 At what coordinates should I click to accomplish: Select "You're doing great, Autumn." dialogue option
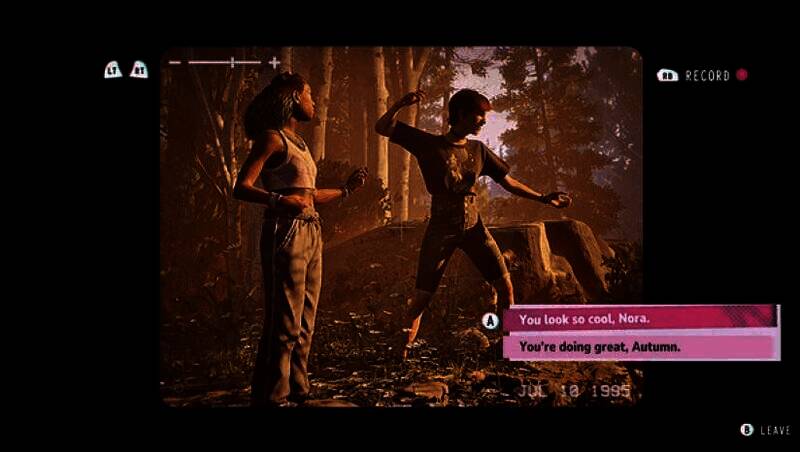pos(639,347)
